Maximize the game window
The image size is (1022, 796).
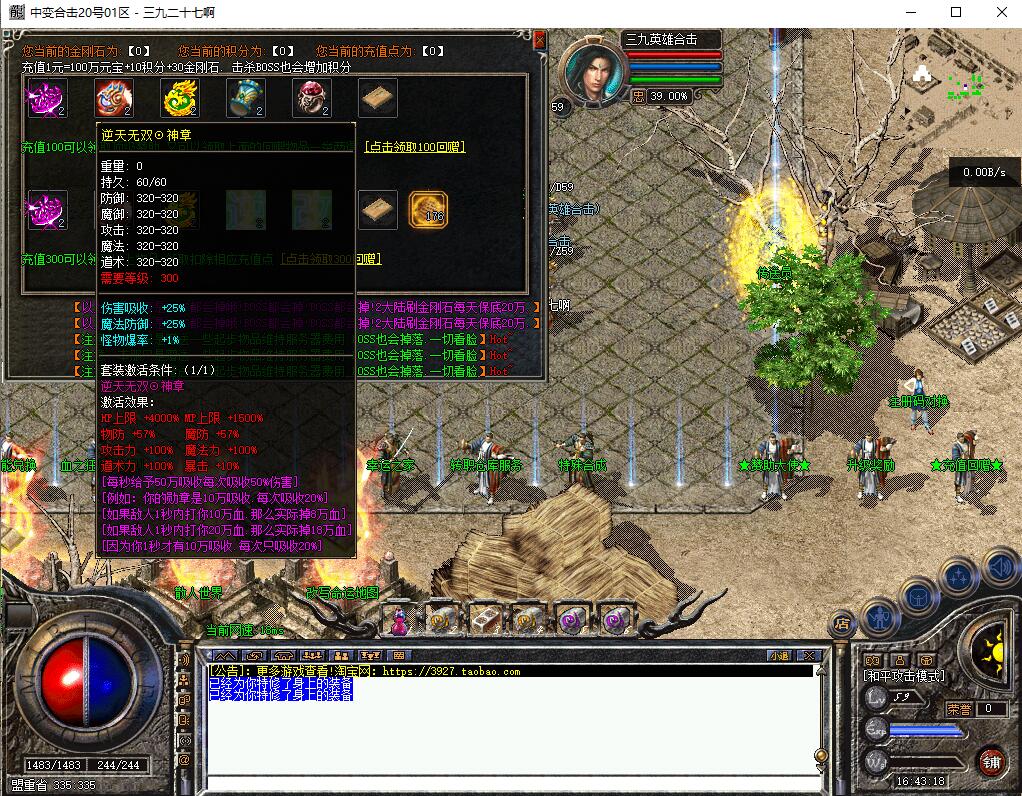tap(955, 12)
